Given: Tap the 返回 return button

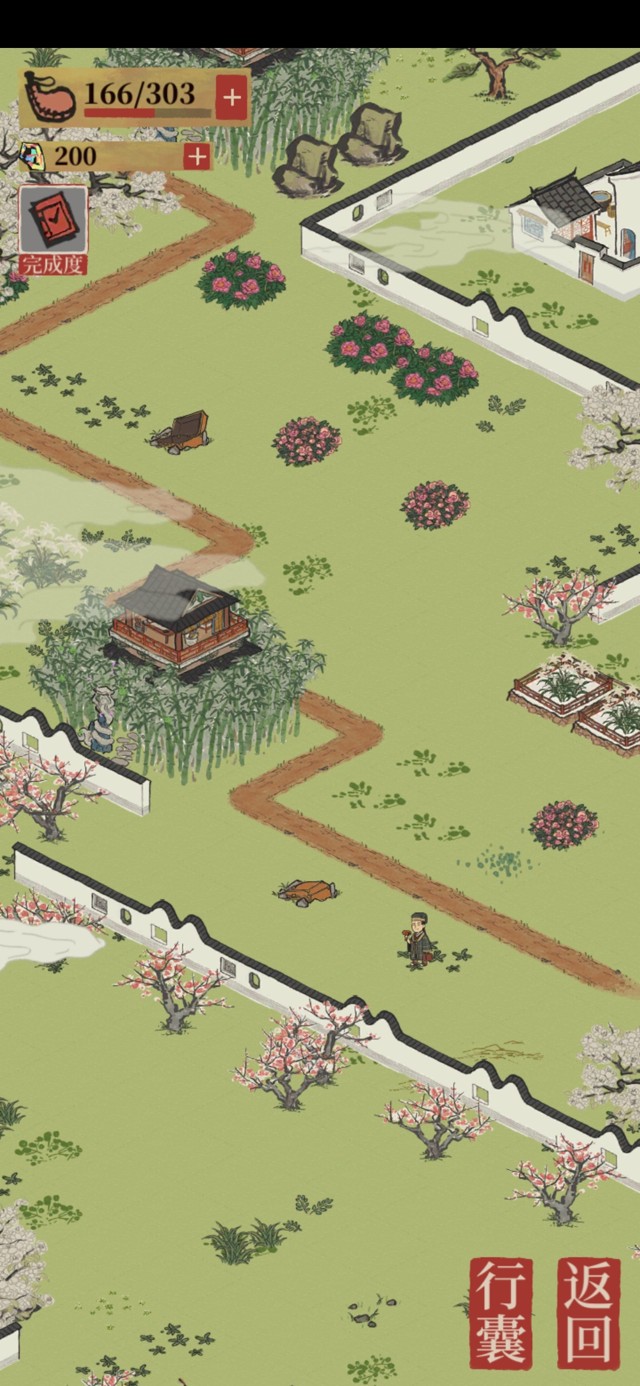Looking at the screenshot, I should tap(589, 1312).
